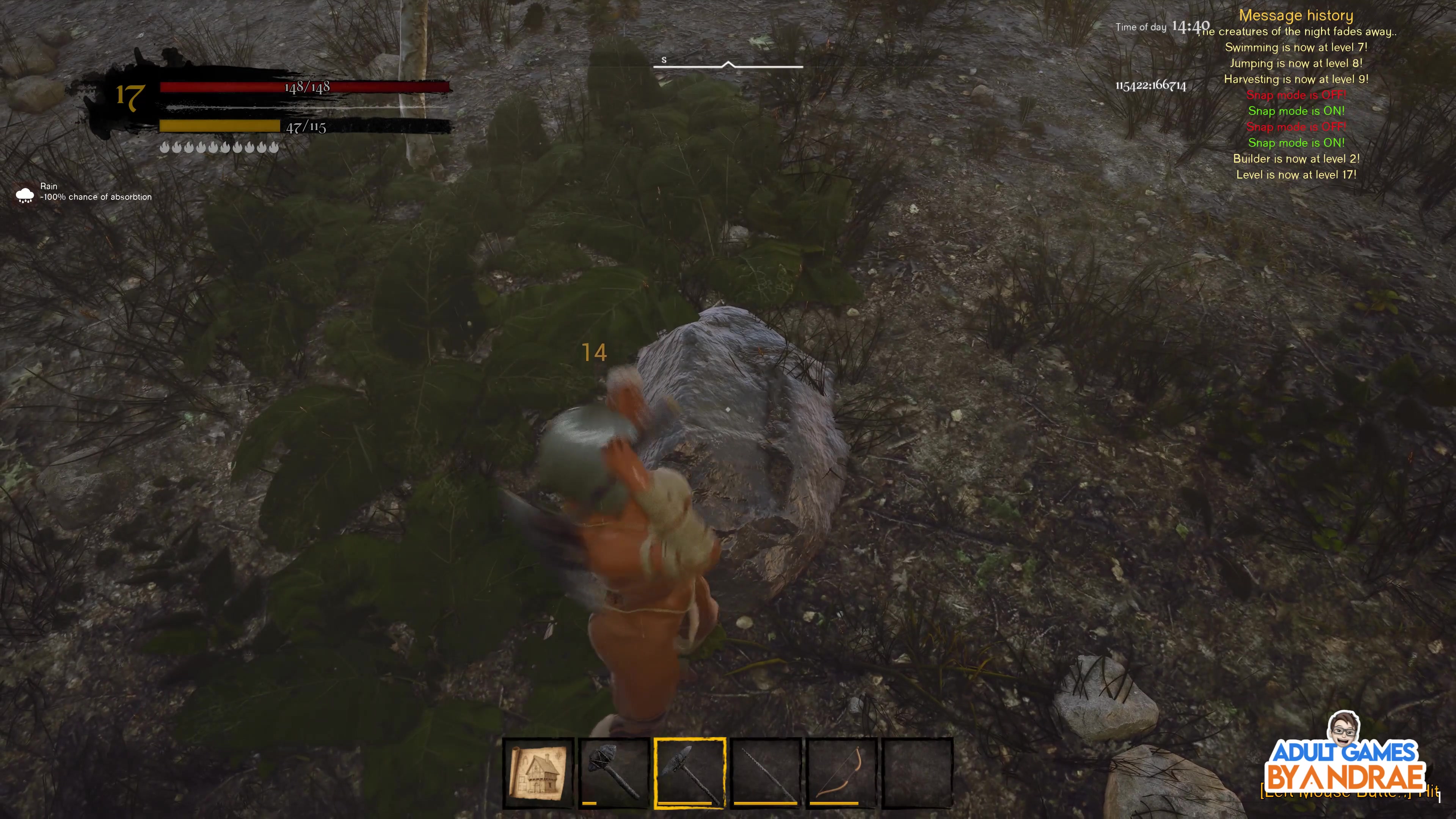Click the Rain weather status icon
Screen dimensions: 1456x819
point(25,195)
